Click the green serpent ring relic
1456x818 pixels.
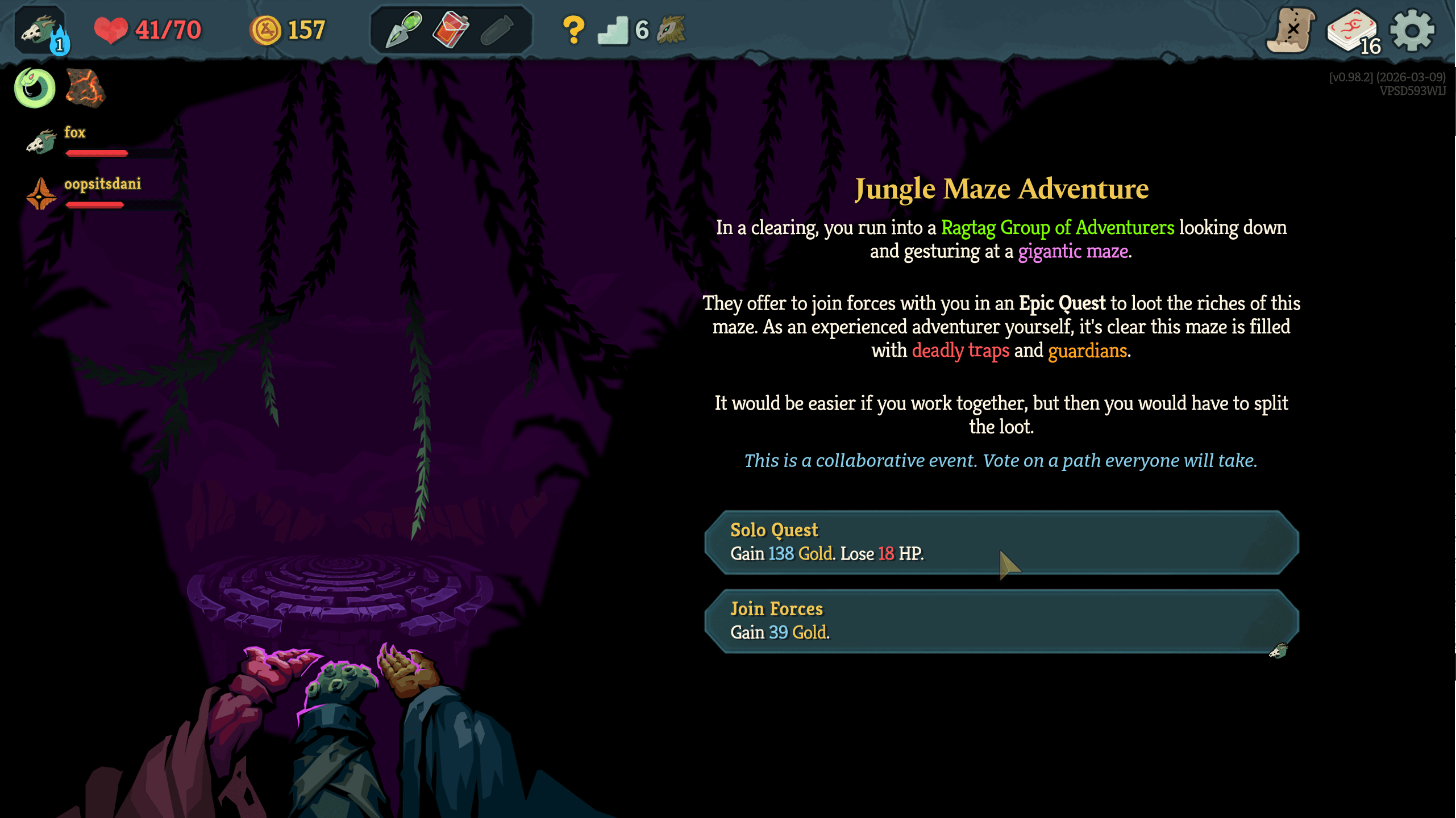pyautogui.click(x=35, y=88)
